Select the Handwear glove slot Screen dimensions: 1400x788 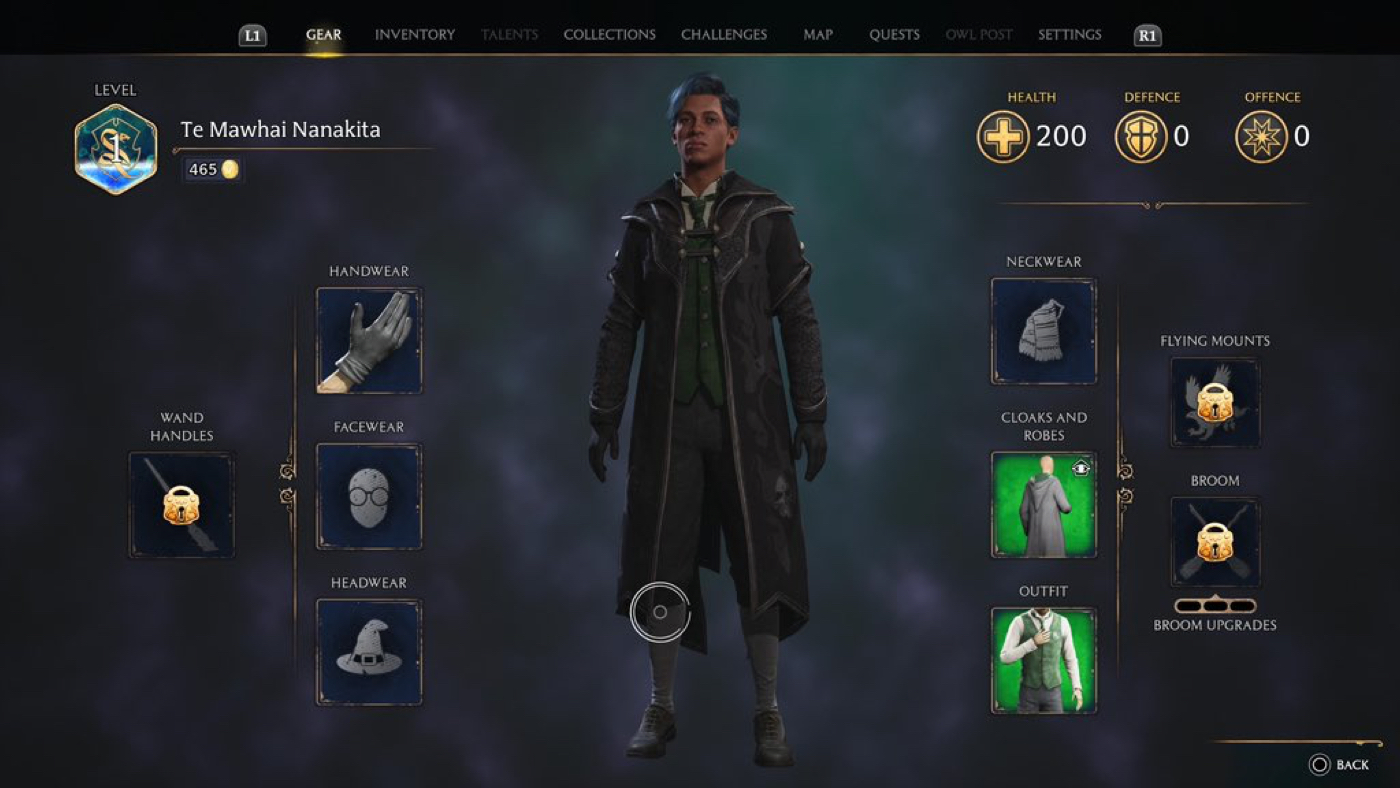[369, 340]
